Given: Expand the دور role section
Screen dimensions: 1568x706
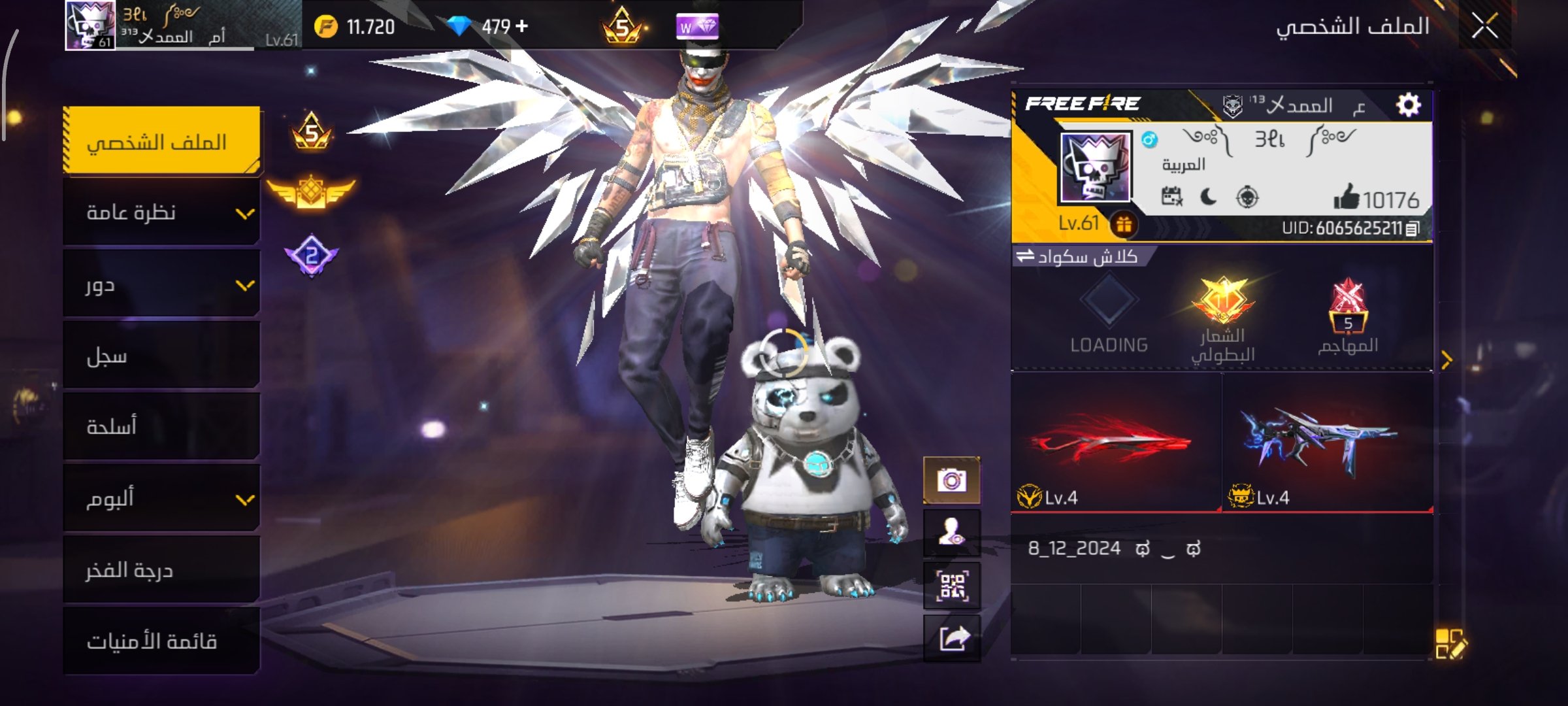Looking at the screenshot, I should 162,285.
